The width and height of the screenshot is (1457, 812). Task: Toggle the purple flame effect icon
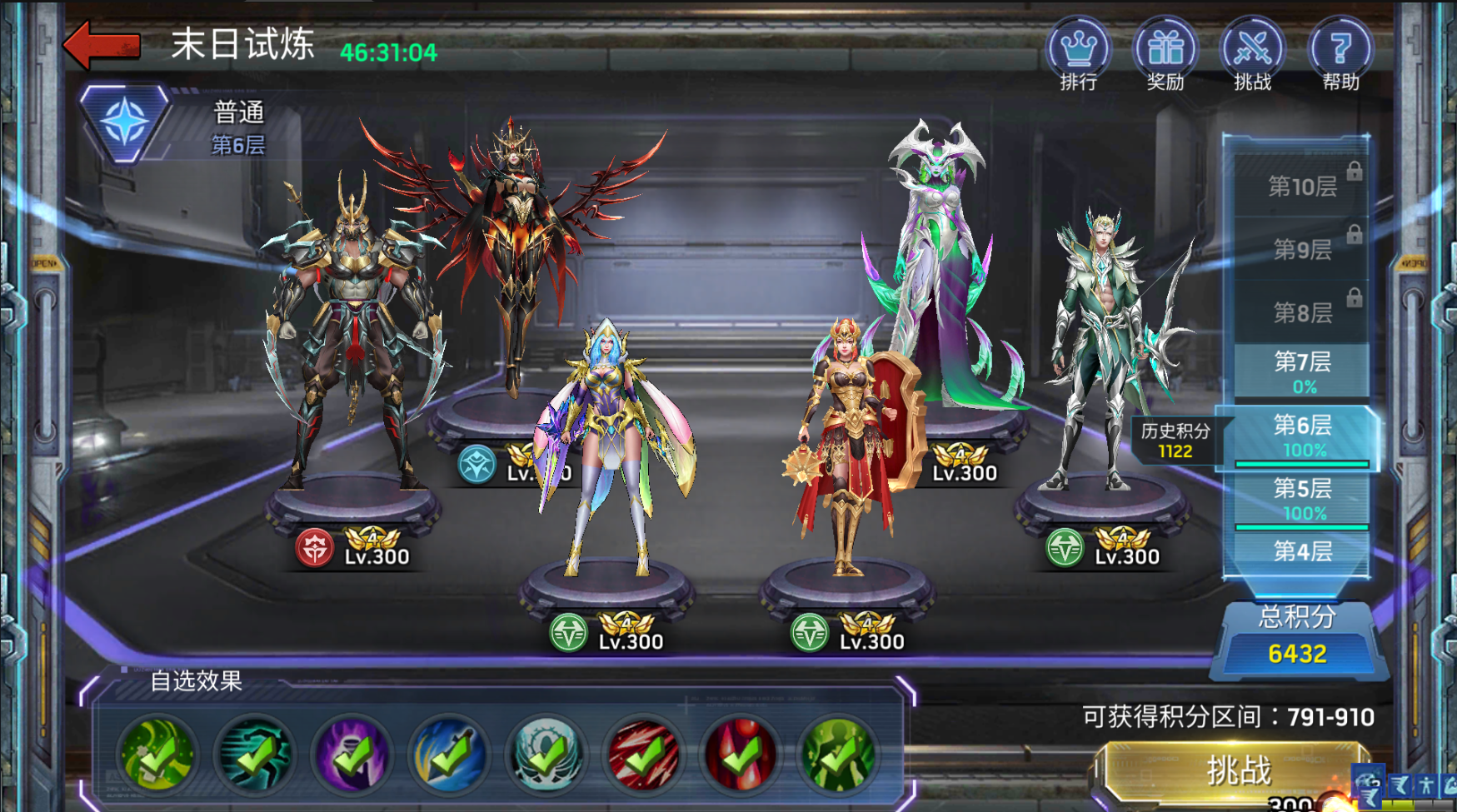point(352,755)
